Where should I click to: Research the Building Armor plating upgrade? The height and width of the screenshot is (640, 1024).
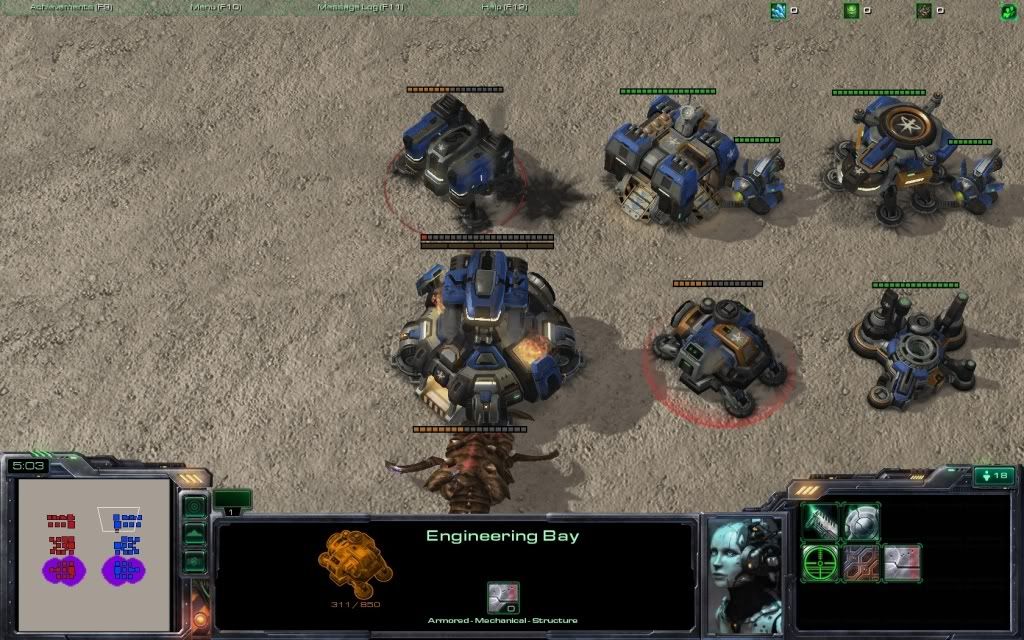(x=901, y=562)
